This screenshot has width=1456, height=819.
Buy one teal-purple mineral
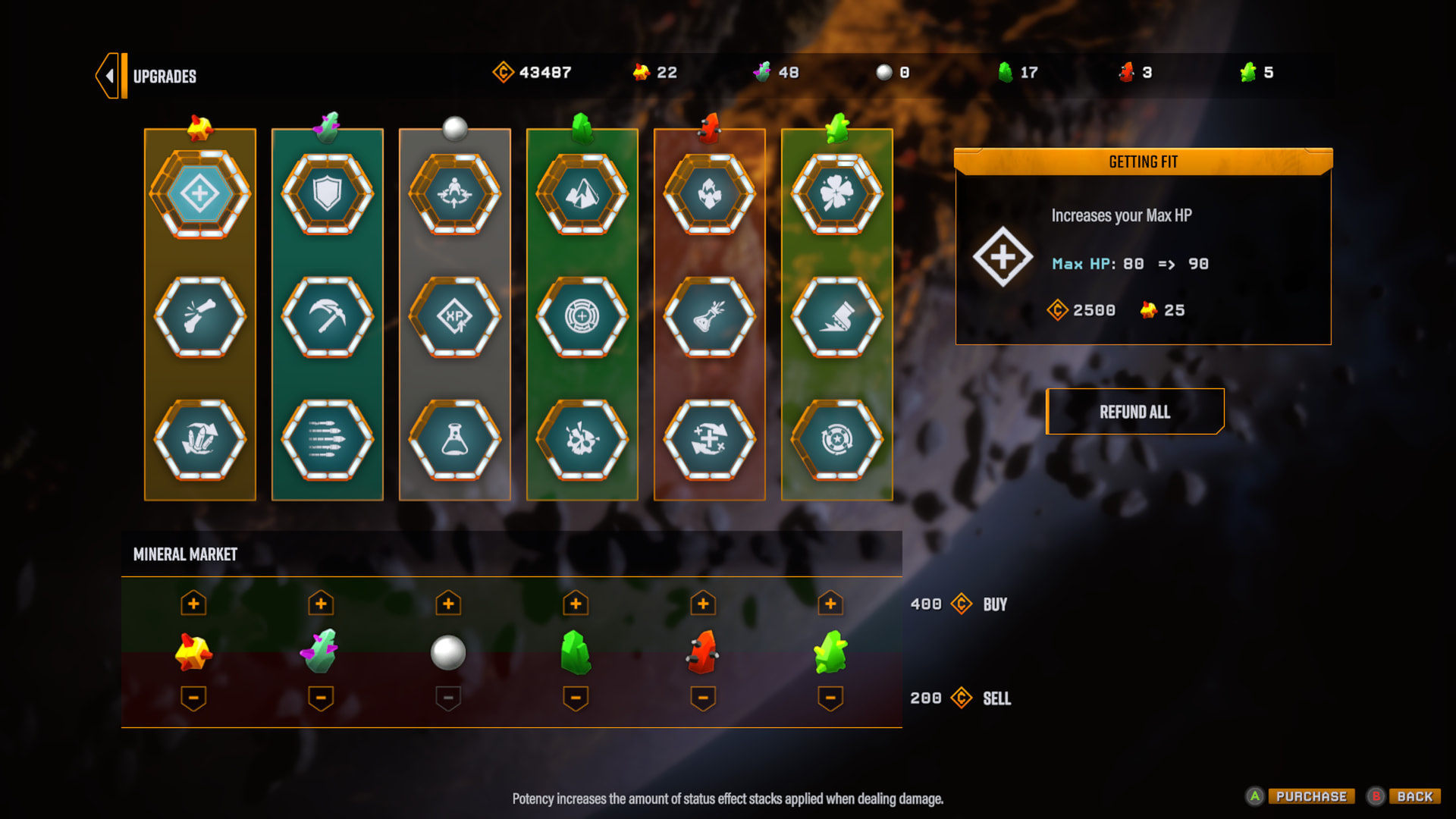[321, 604]
